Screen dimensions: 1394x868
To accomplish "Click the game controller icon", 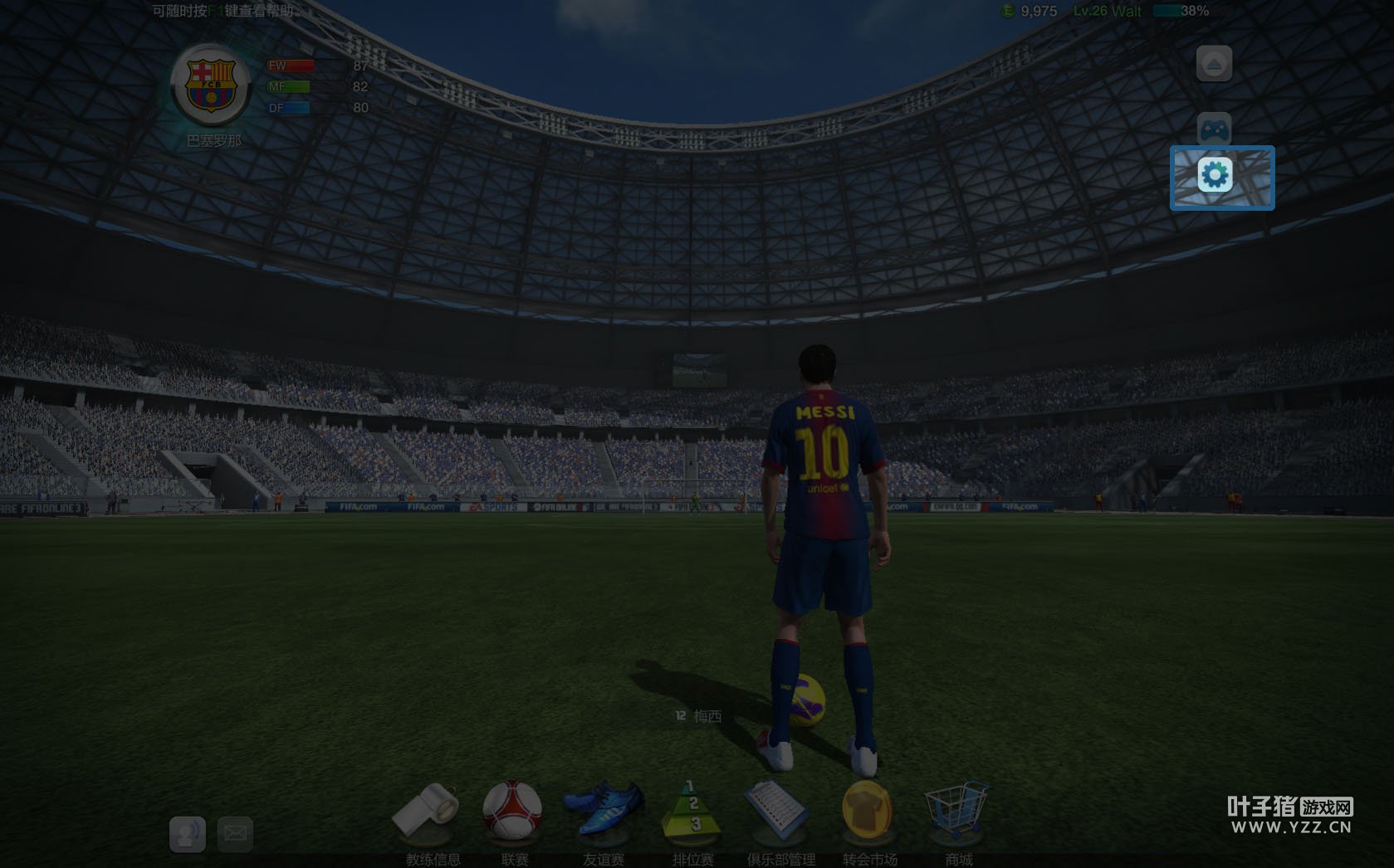I will tap(1214, 129).
